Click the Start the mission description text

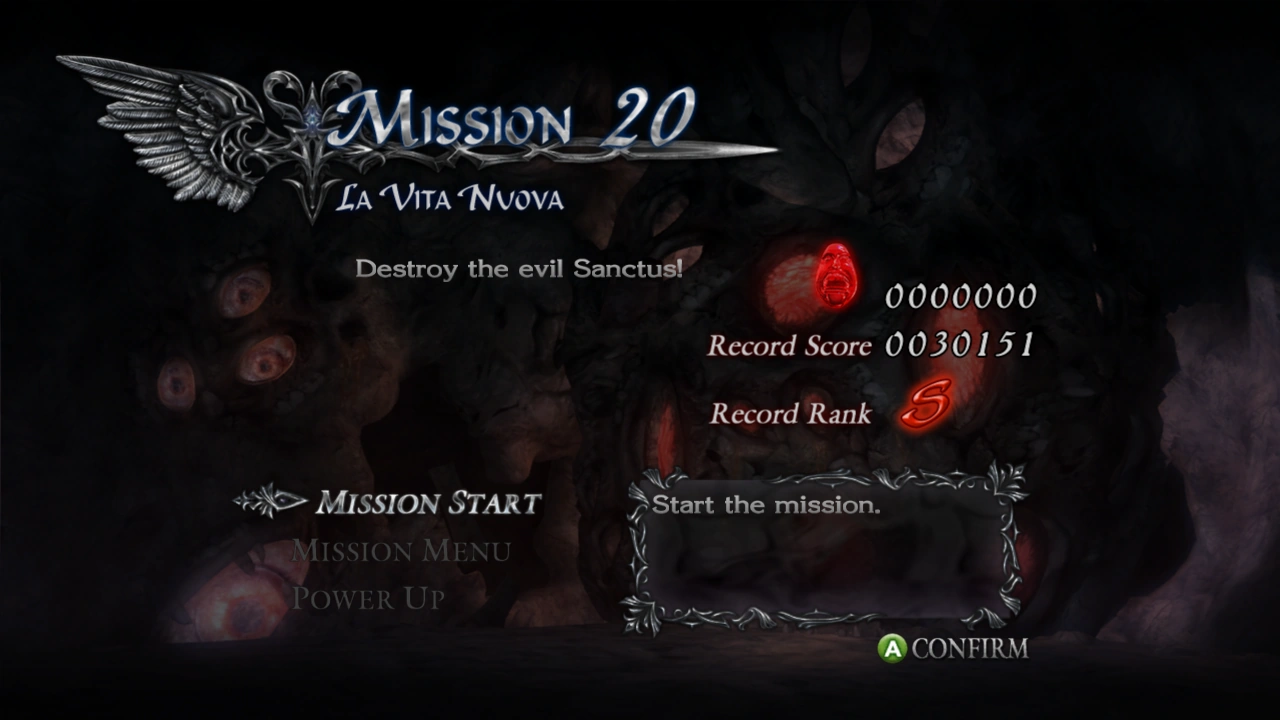765,505
